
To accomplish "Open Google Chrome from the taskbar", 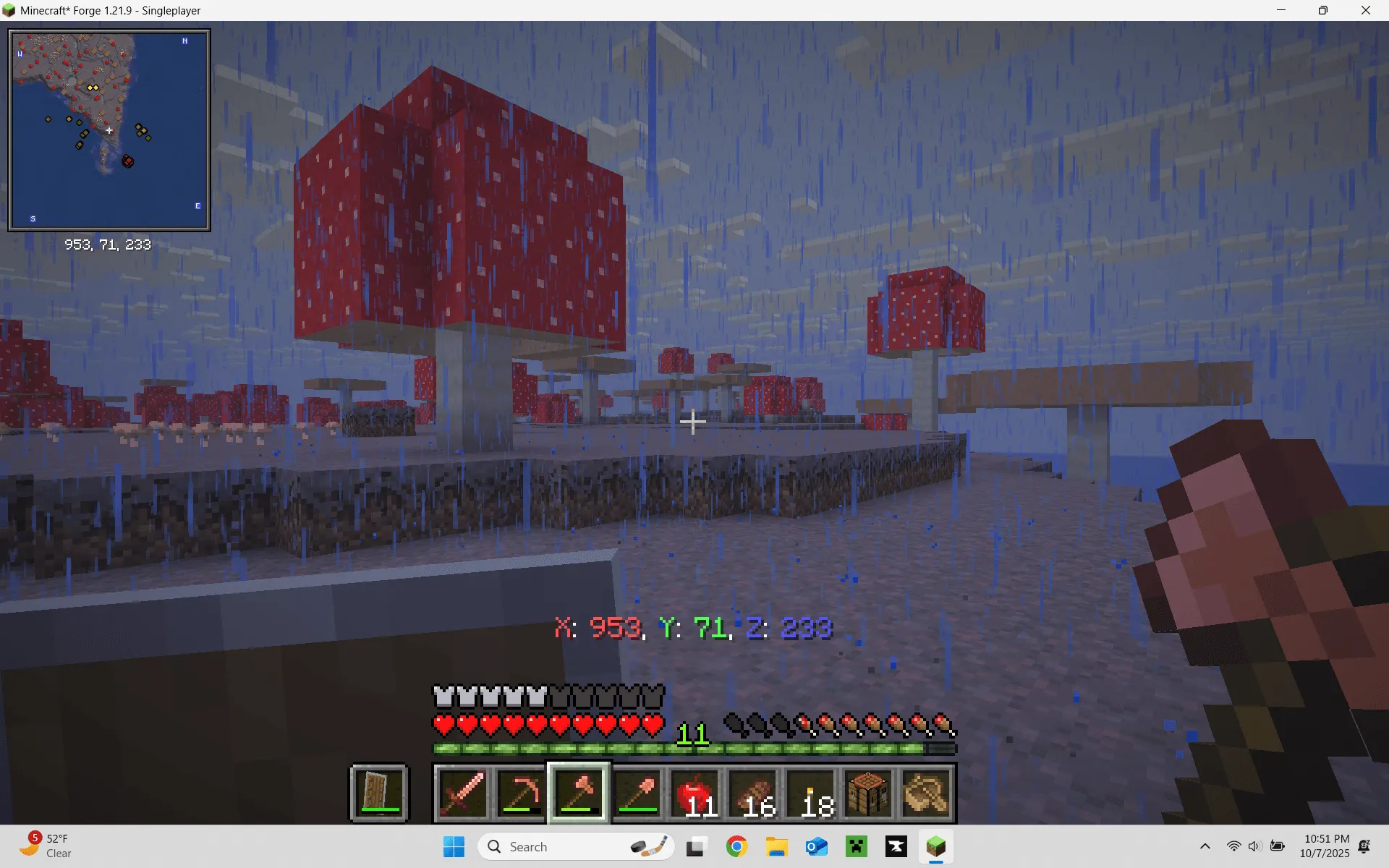I will click(737, 846).
